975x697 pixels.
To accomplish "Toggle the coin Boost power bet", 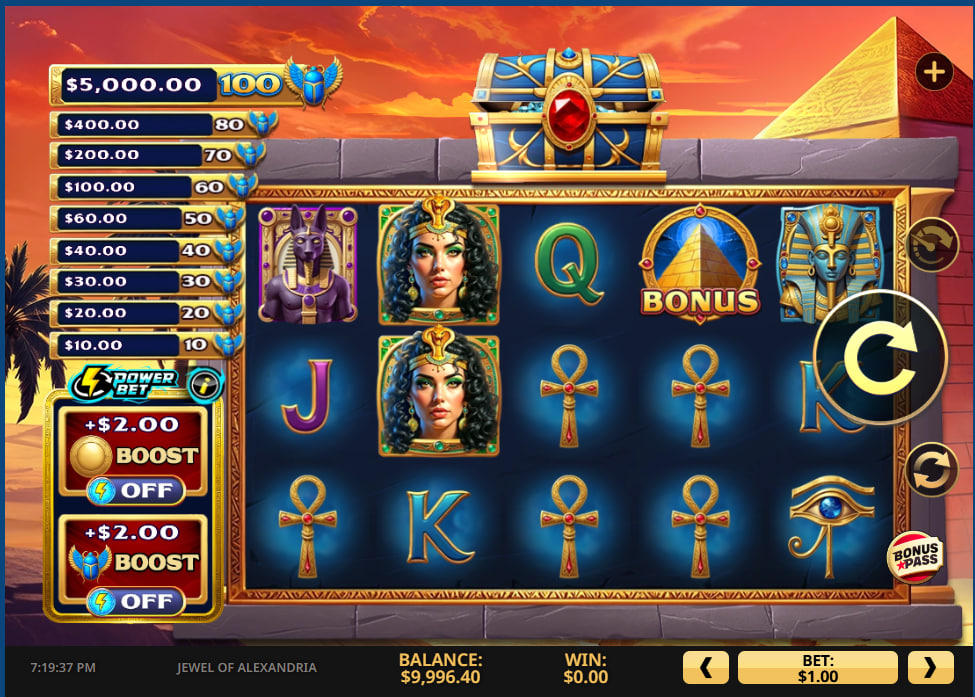I will (x=135, y=491).
